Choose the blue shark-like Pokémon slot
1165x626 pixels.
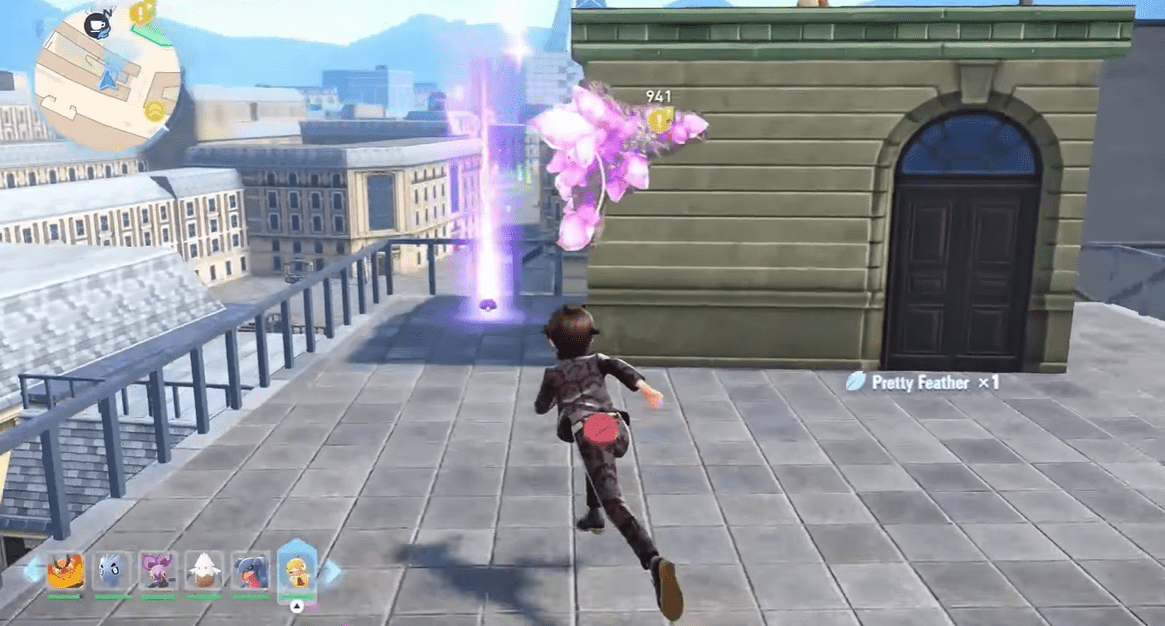coord(250,572)
